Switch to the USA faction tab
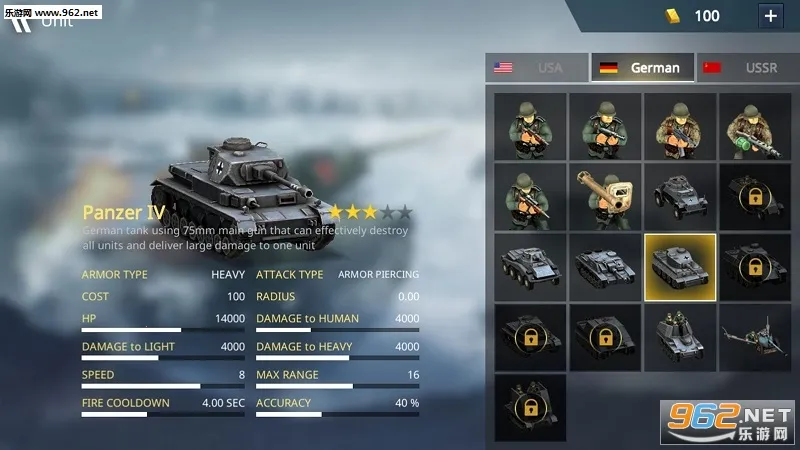 535,68
